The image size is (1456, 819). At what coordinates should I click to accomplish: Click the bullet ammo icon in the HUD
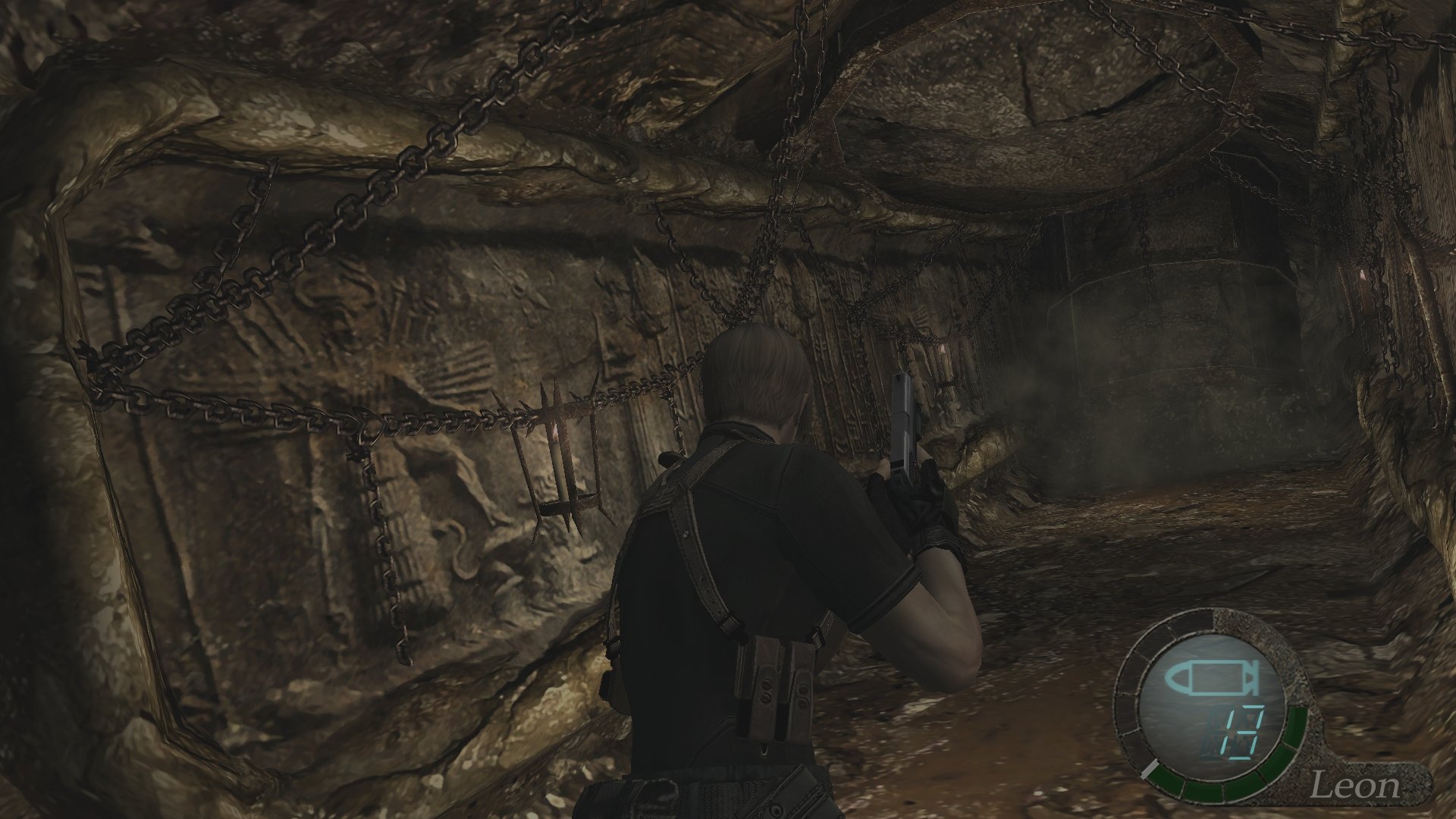point(1212,677)
